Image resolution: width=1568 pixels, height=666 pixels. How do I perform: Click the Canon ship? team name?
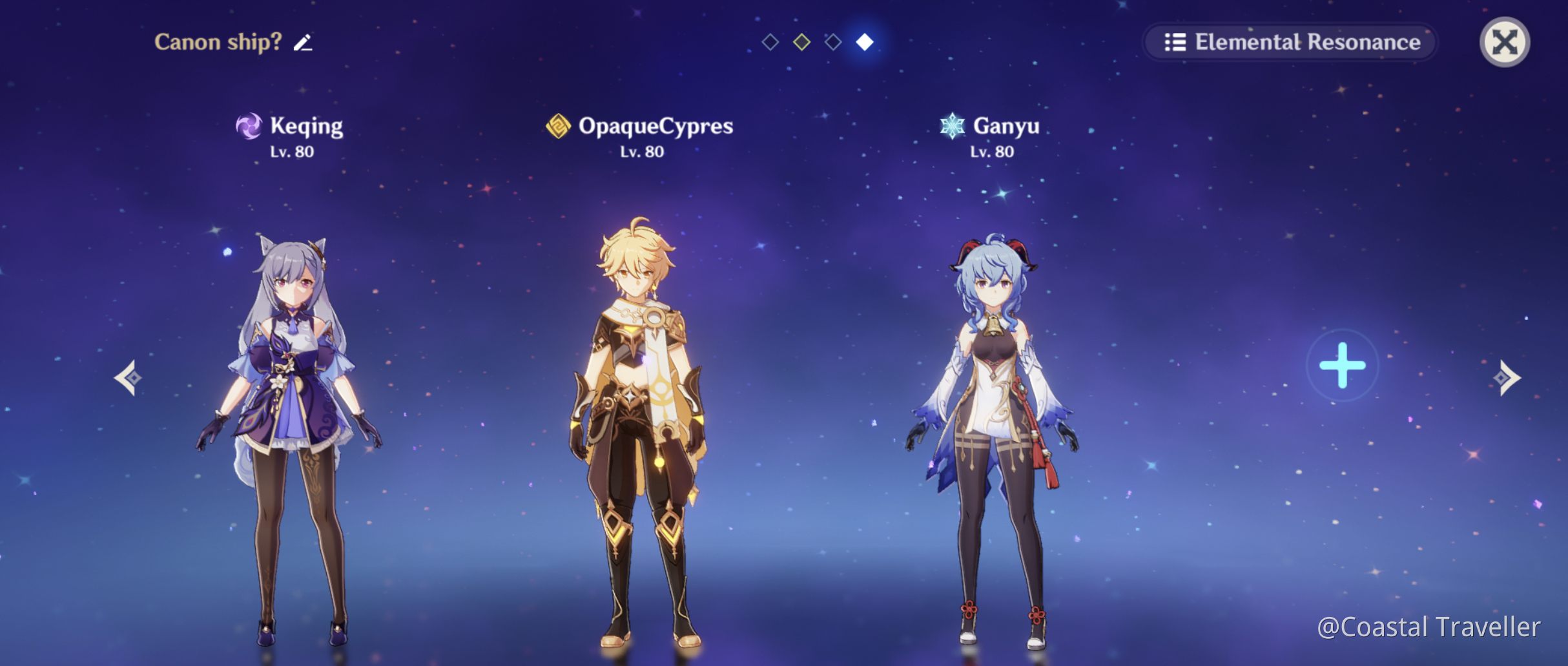point(218,43)
